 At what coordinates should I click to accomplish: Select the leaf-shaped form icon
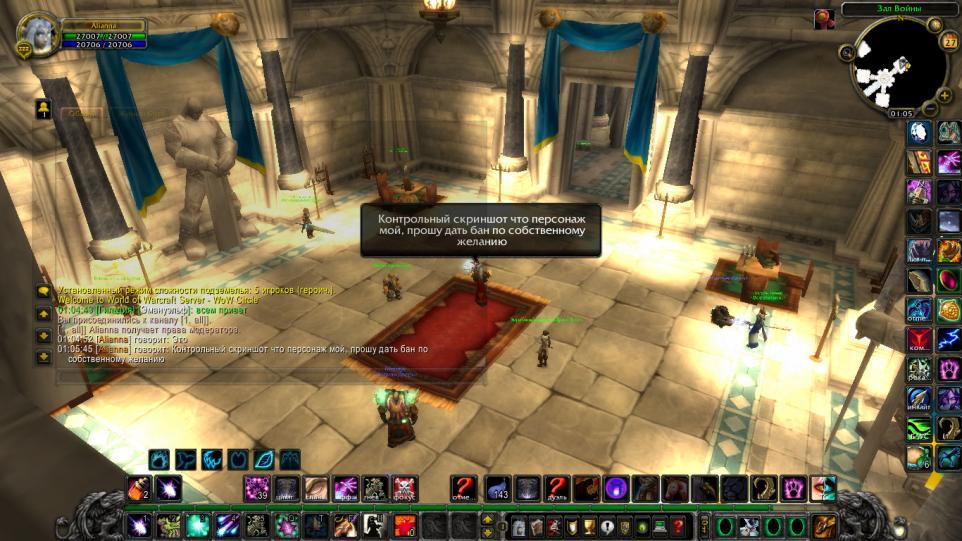click(263, 460)
